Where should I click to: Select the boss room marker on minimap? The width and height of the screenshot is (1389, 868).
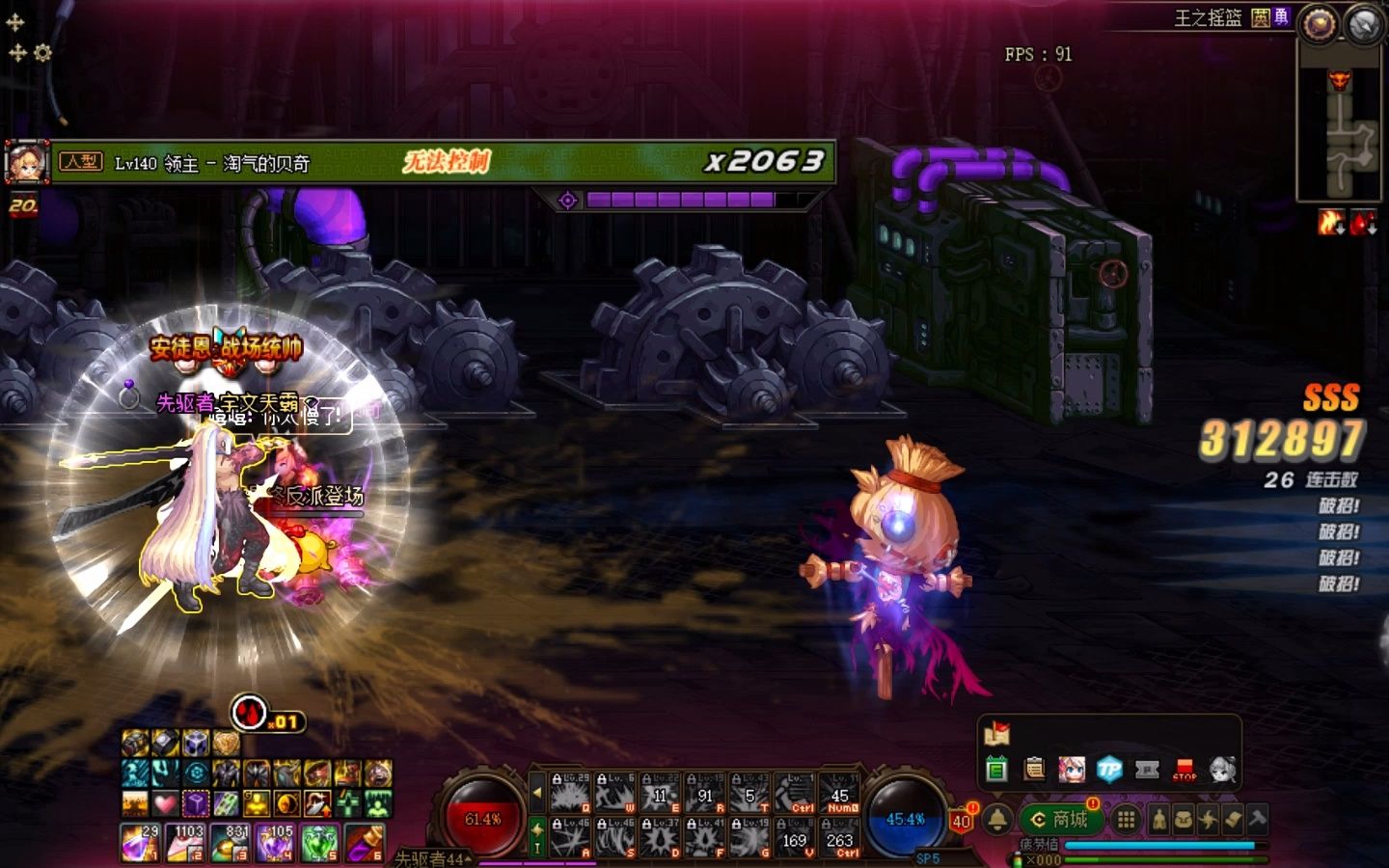1340,80
